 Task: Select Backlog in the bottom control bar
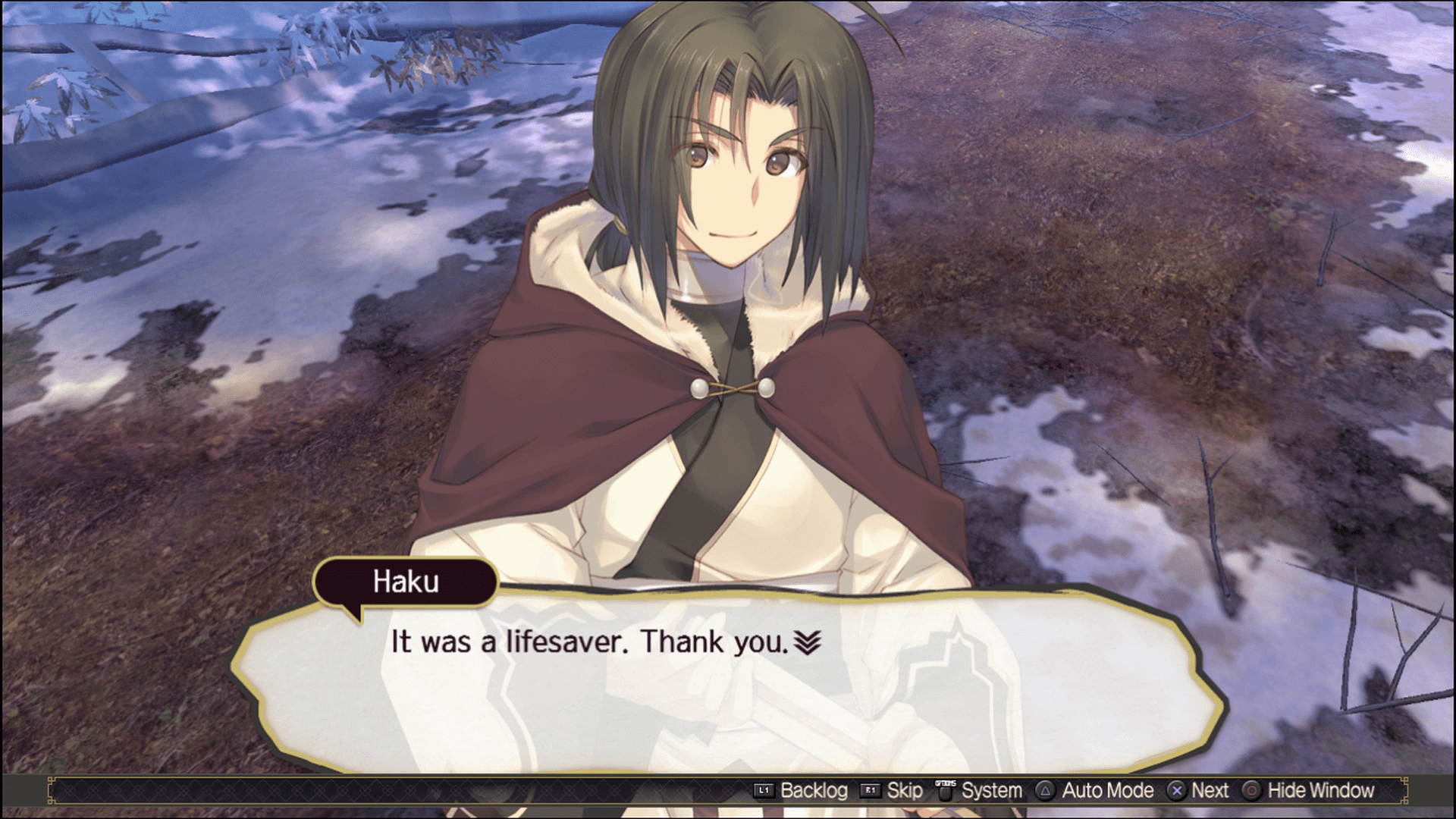(x=813, y=790)
